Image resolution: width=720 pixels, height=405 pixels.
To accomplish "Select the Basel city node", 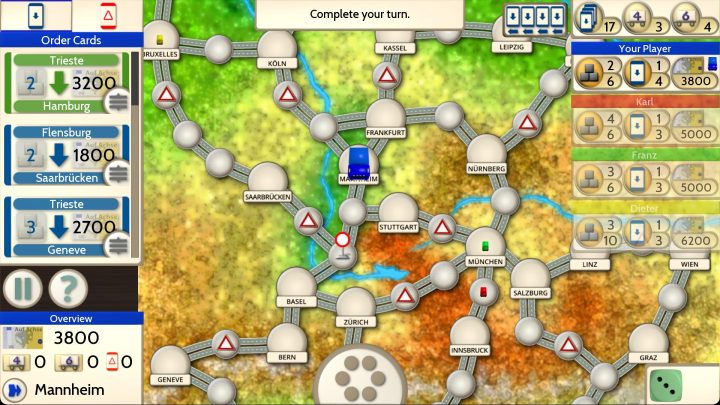I will pos(295,283).
